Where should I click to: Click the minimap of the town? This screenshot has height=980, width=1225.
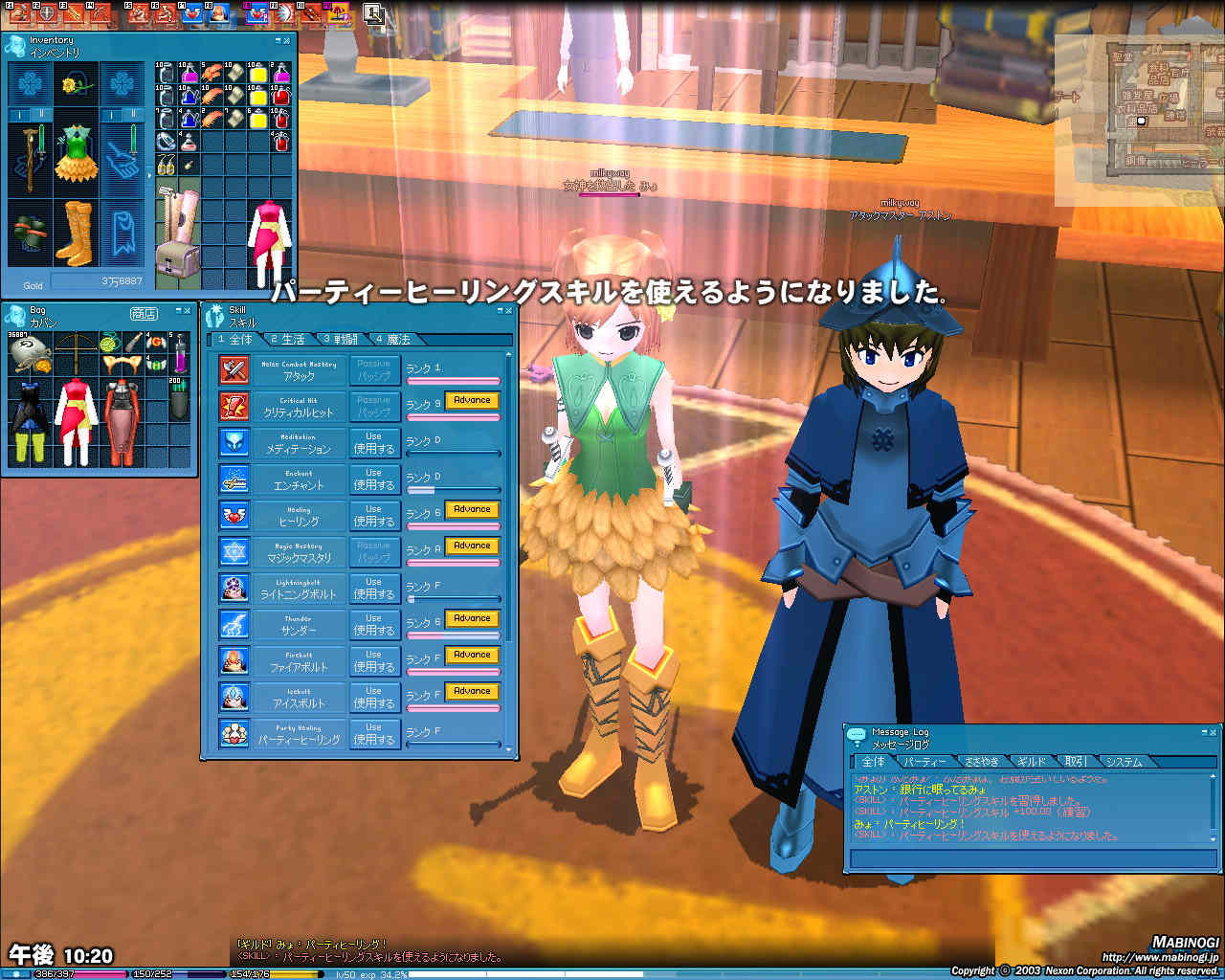(x=1139, y=120)
